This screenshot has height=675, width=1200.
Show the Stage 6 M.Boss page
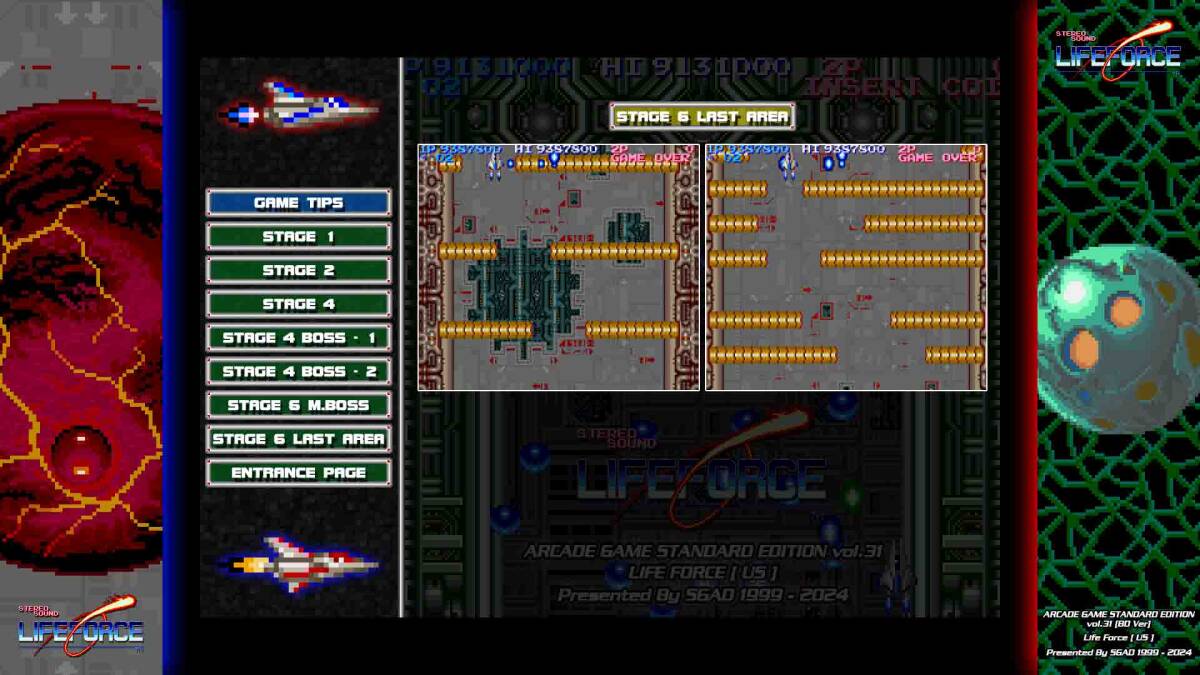[298, 405]
